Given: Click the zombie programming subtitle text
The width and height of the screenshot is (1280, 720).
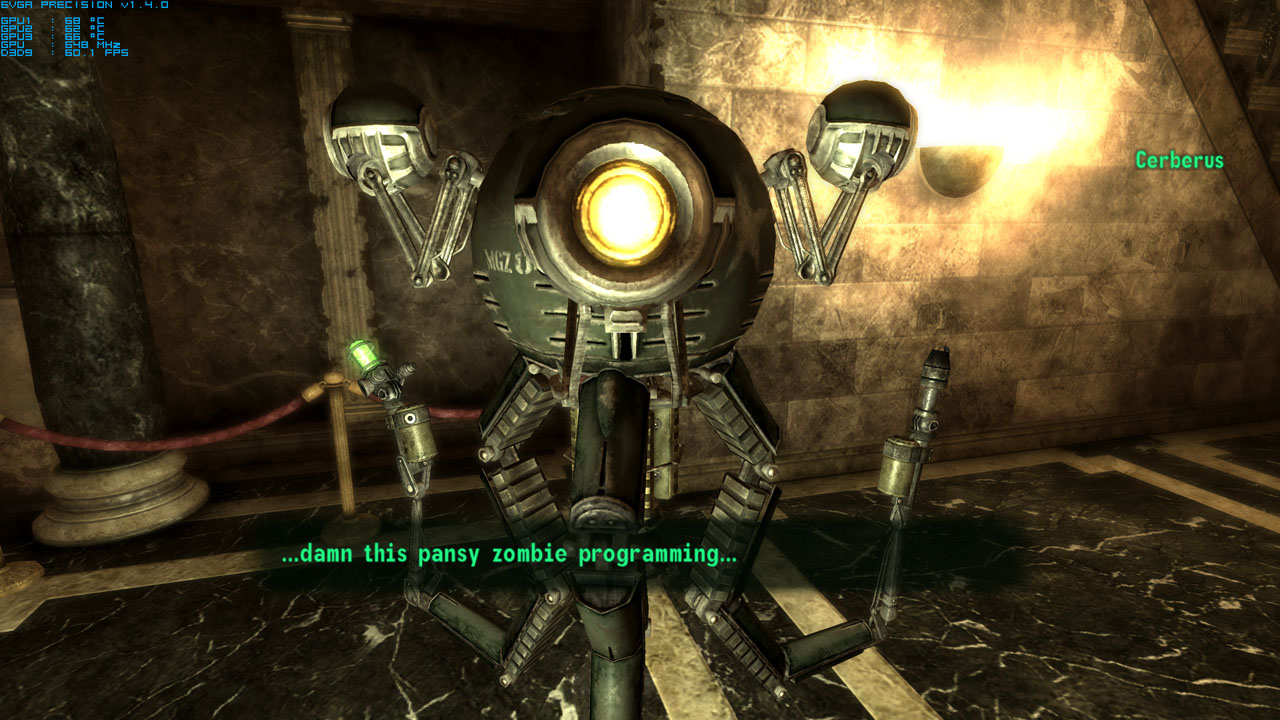Looking at the screenshot, I should tap(512, 552).
